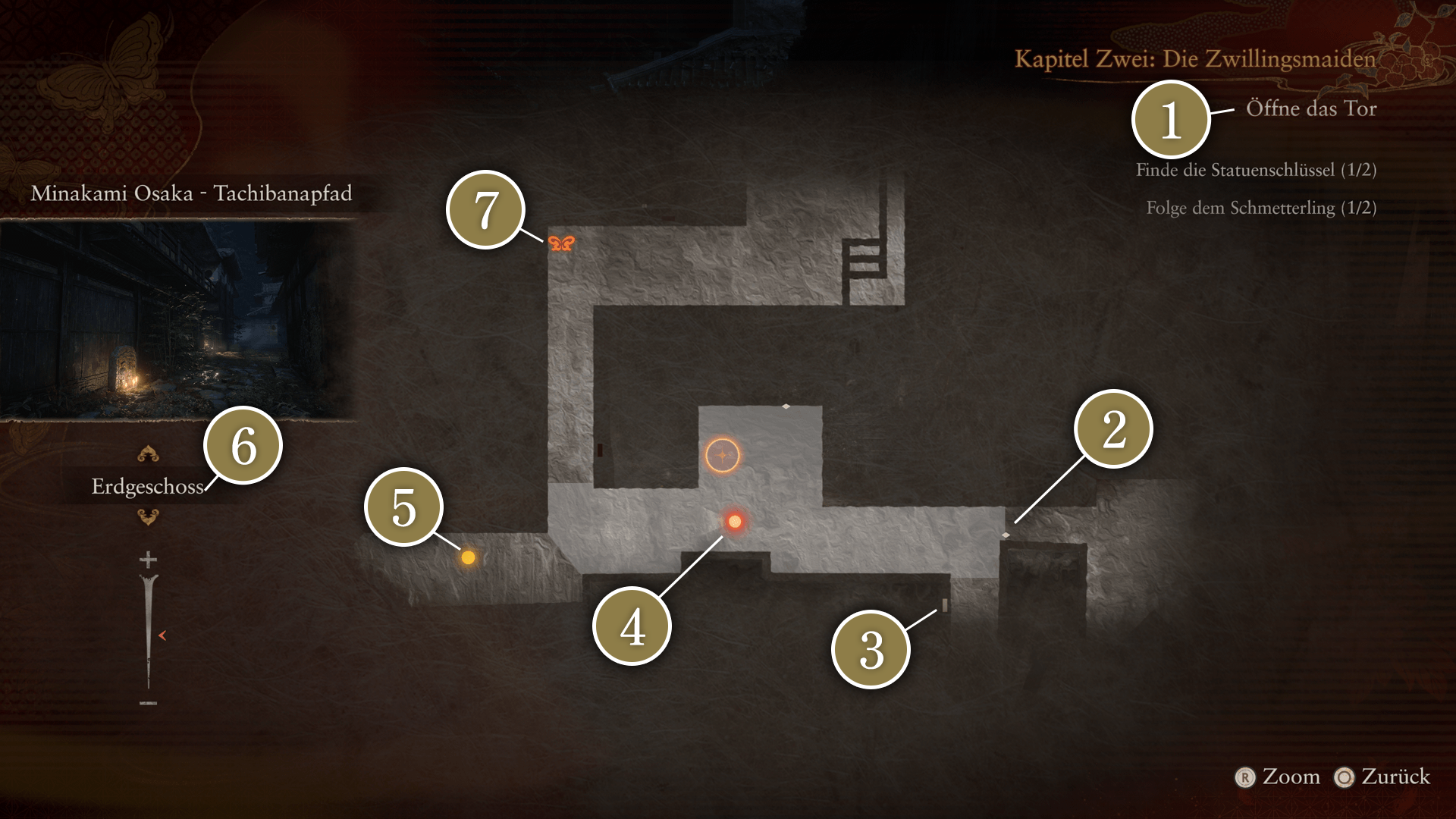
Task: Click the ladder symbol on the map
Action: coord(863,259)
